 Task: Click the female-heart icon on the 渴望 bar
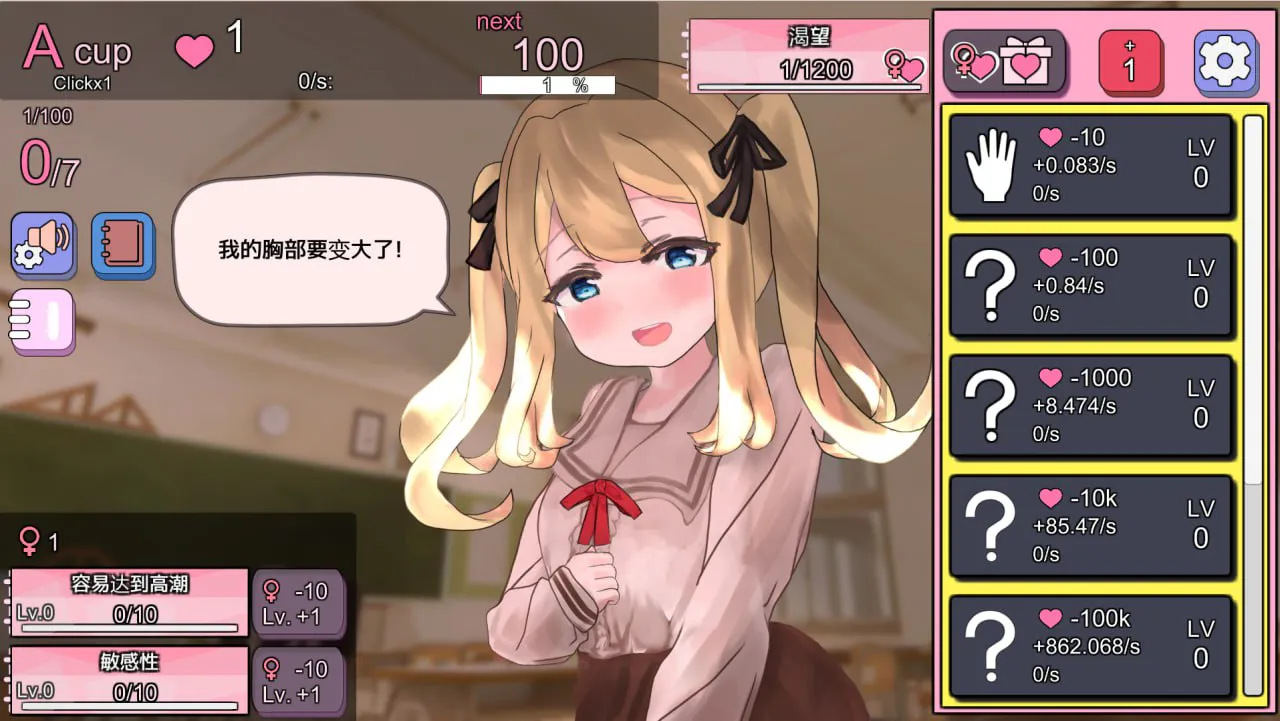pyautogui.click(x=906, y=68)
